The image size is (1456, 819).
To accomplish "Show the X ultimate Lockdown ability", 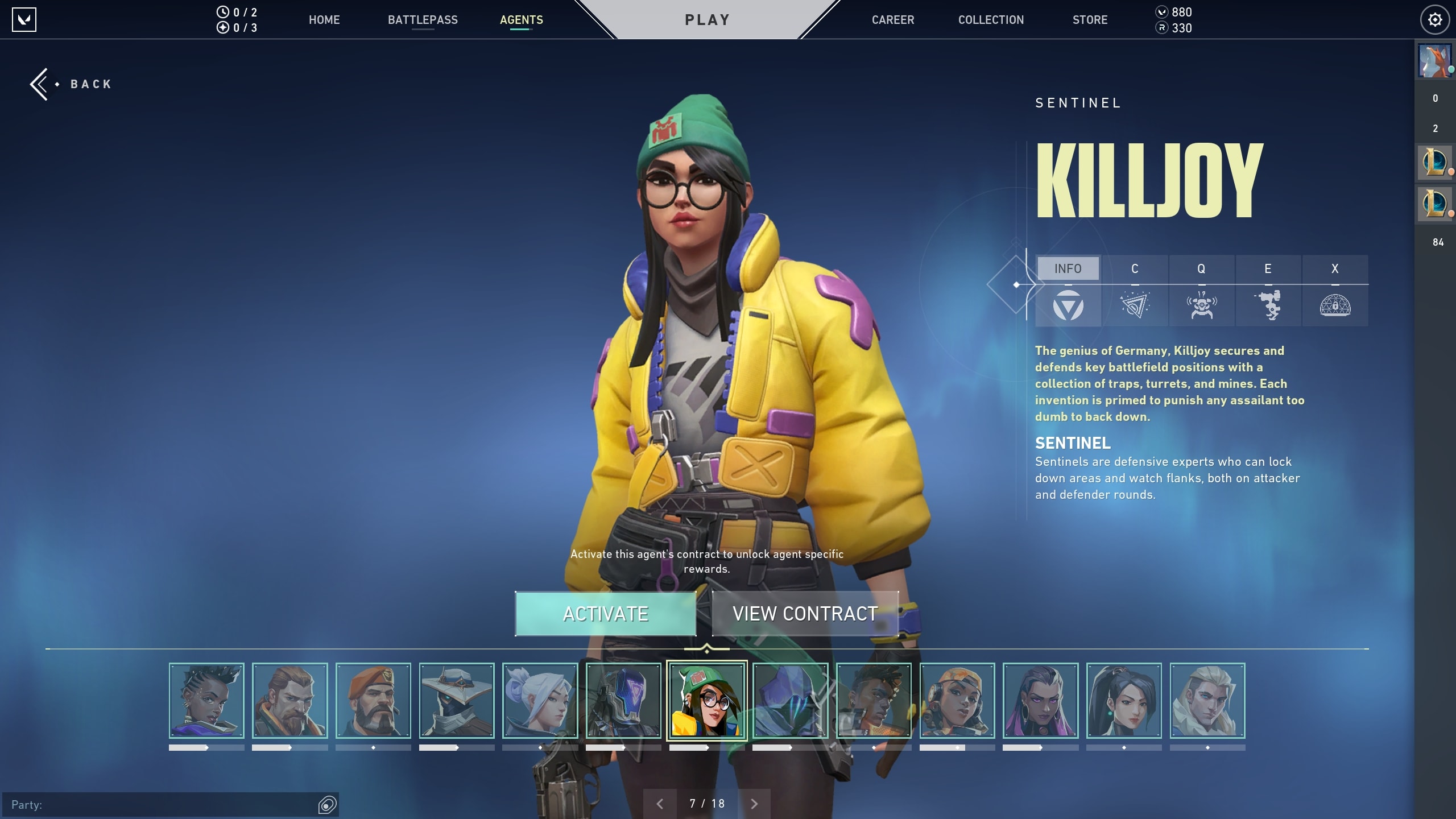I will click(1335, 291).
